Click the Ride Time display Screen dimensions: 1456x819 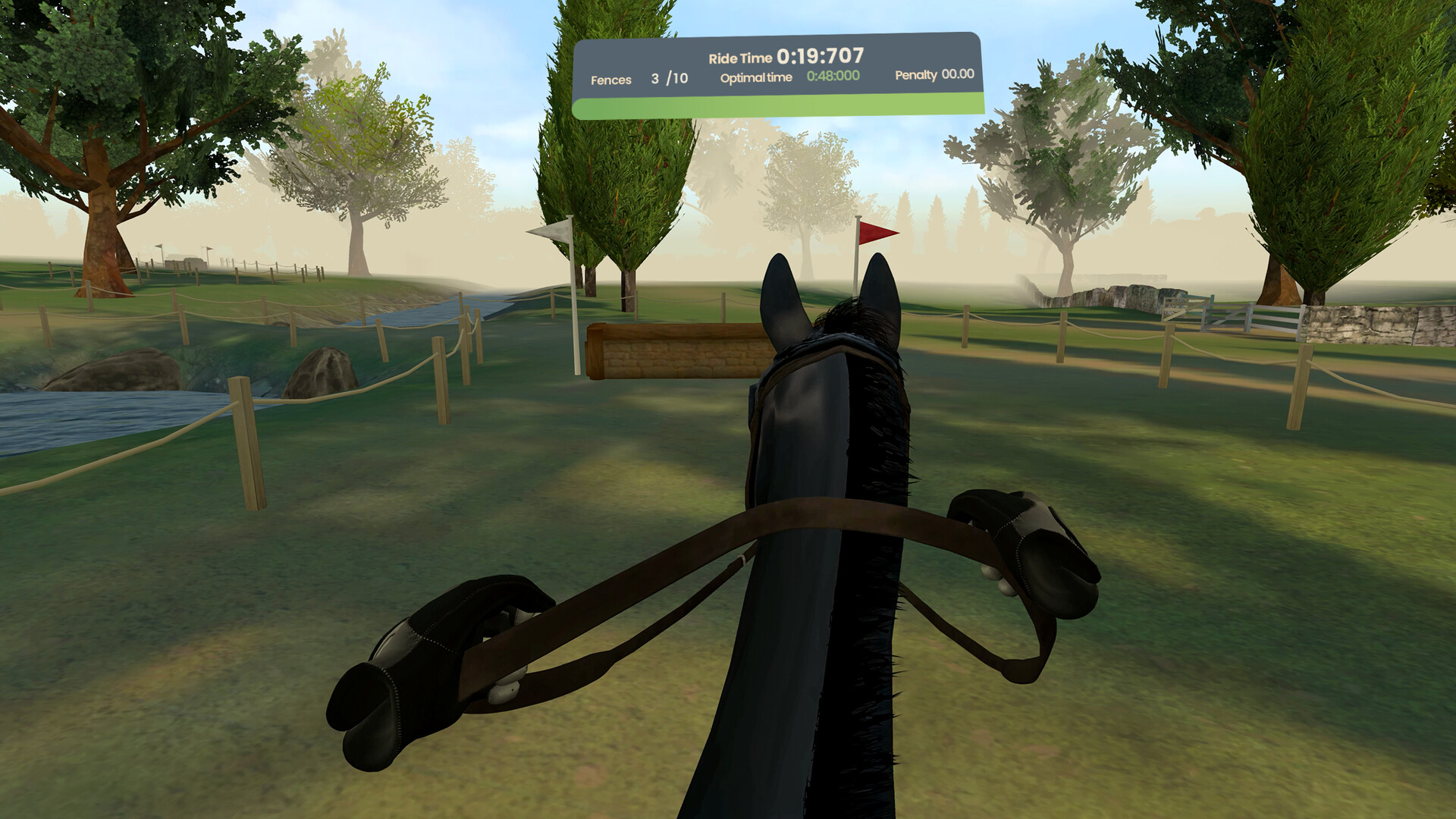(x=785, y=54)
